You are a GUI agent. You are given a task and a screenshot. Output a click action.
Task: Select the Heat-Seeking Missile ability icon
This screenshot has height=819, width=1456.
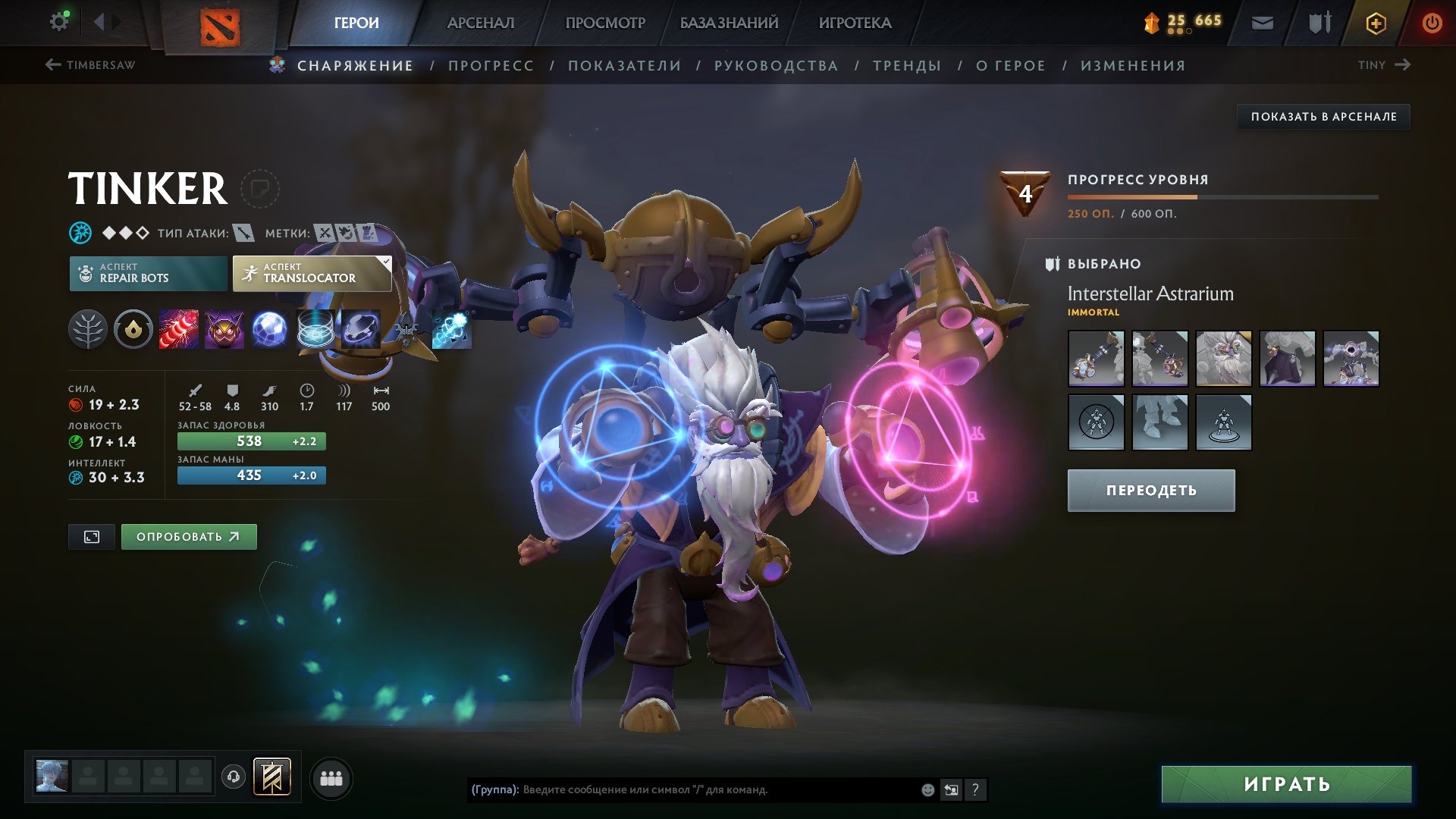point(224,329)
